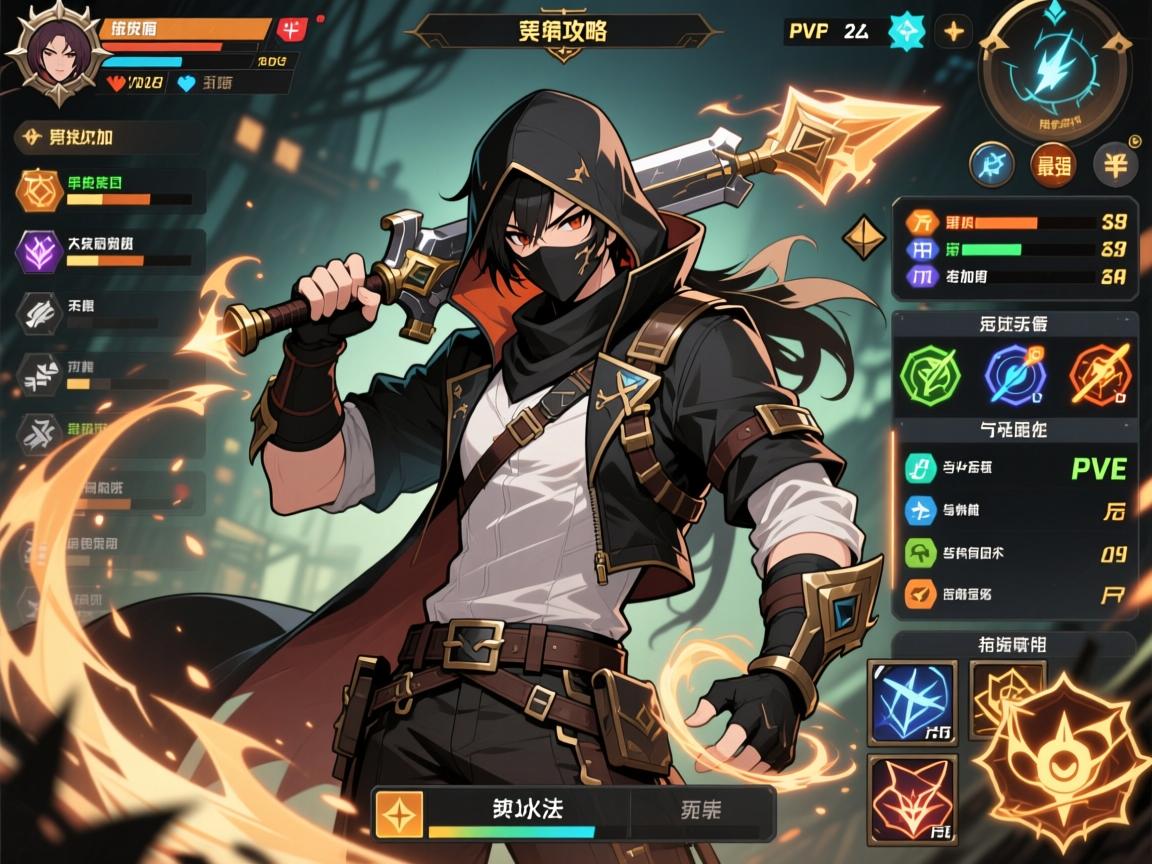Activate the blue lightning skill tile
This screenshot has height=864, width=1152.
coord(912,702)
